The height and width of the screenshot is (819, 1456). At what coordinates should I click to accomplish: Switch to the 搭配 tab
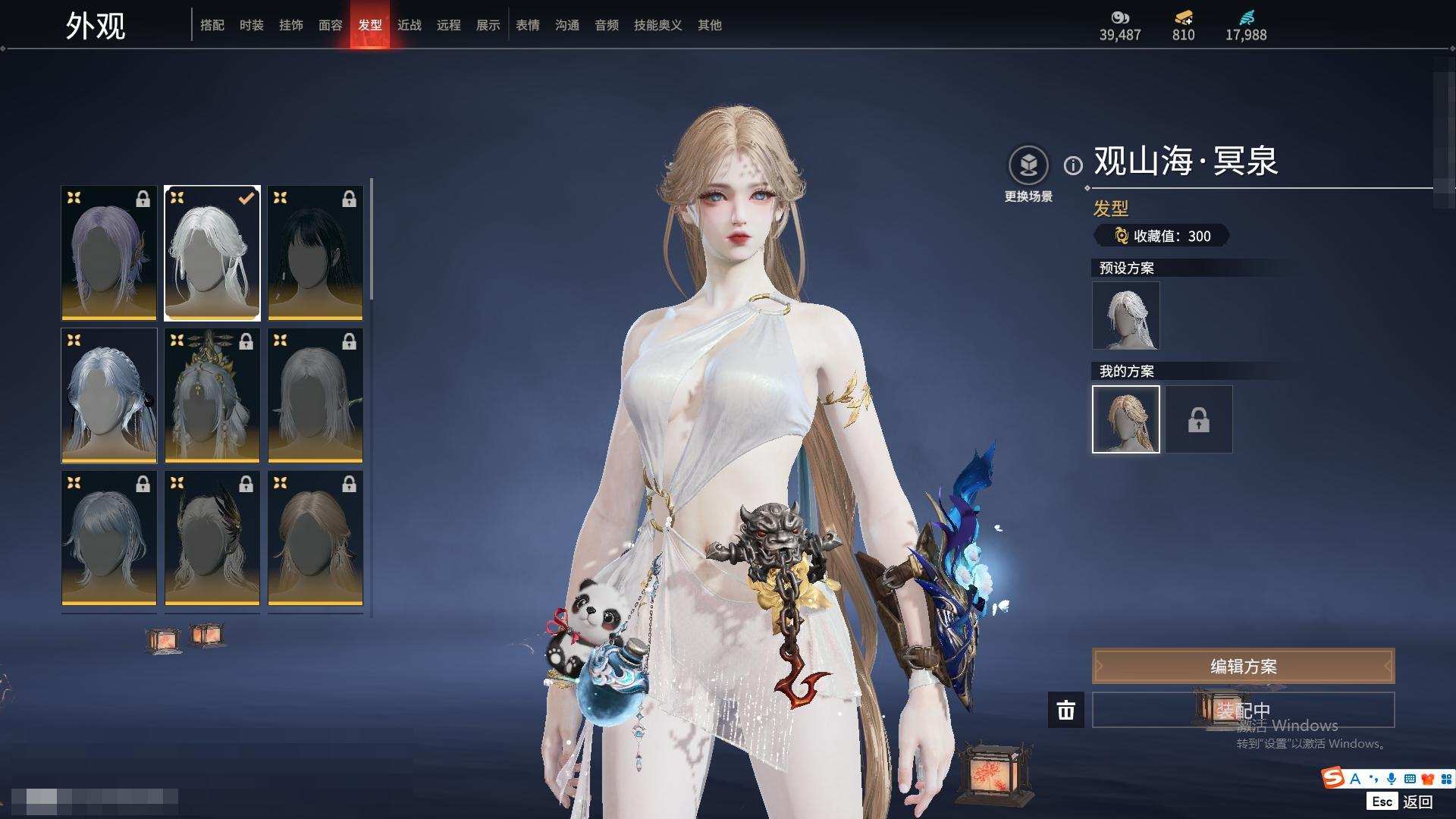pos(212,25)
